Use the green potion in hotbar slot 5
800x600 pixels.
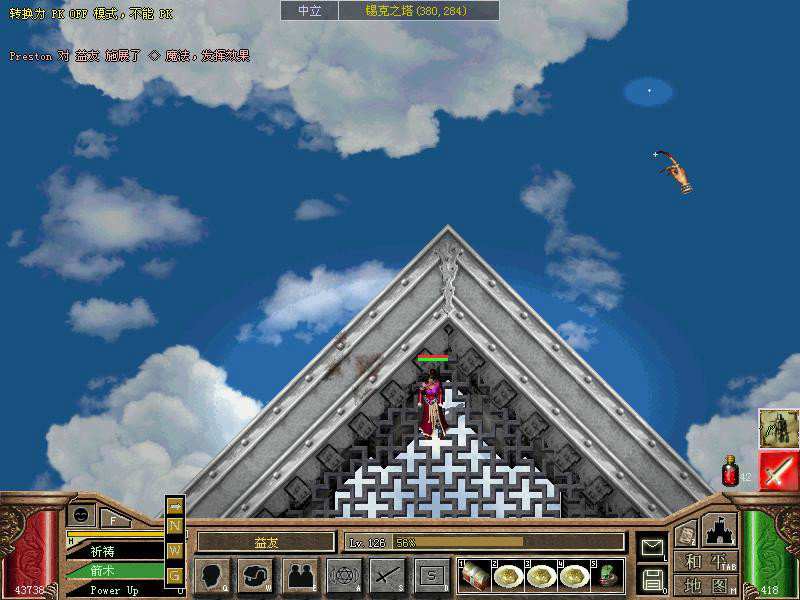pos(606,575)
